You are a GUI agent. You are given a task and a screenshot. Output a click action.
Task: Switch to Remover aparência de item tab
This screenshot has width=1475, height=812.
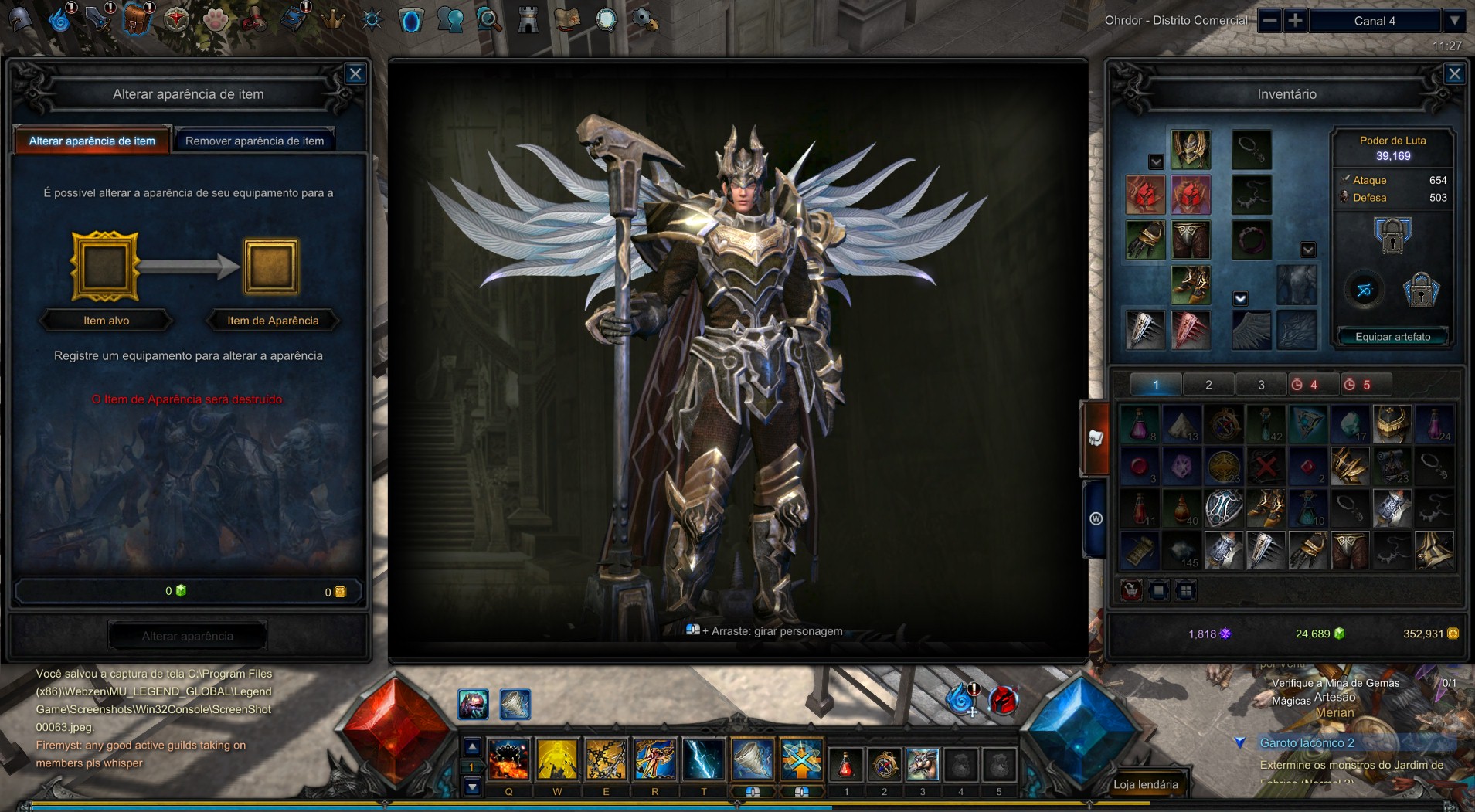click(254, 141)
